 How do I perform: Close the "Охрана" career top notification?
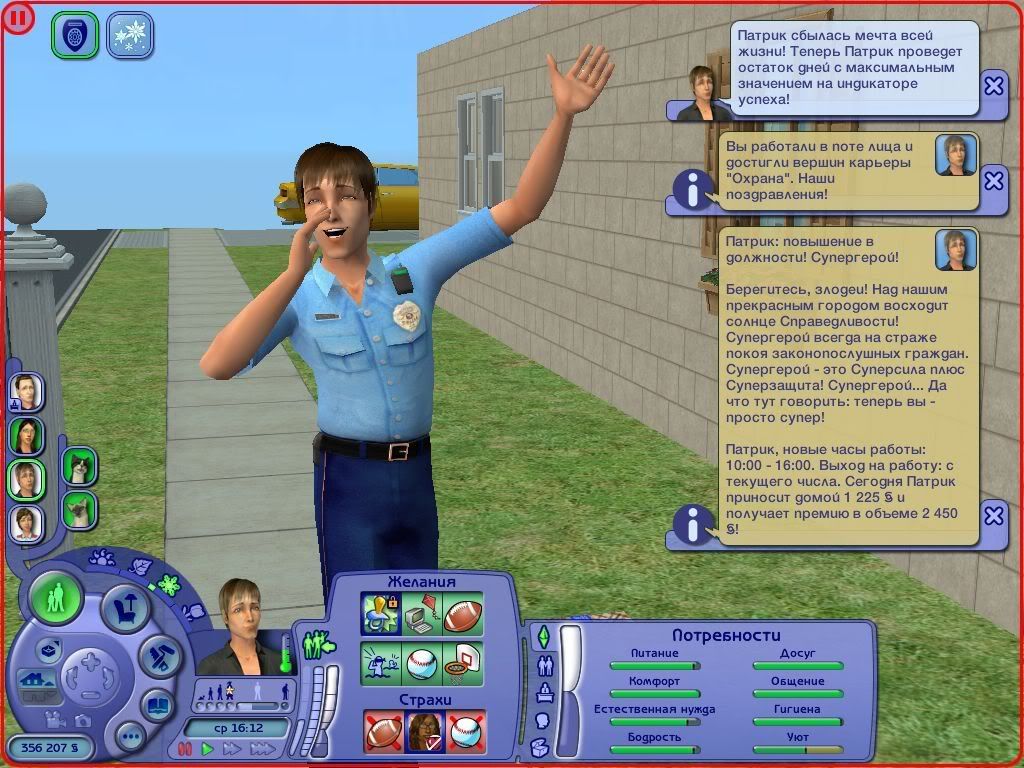(x=993, y=181)
